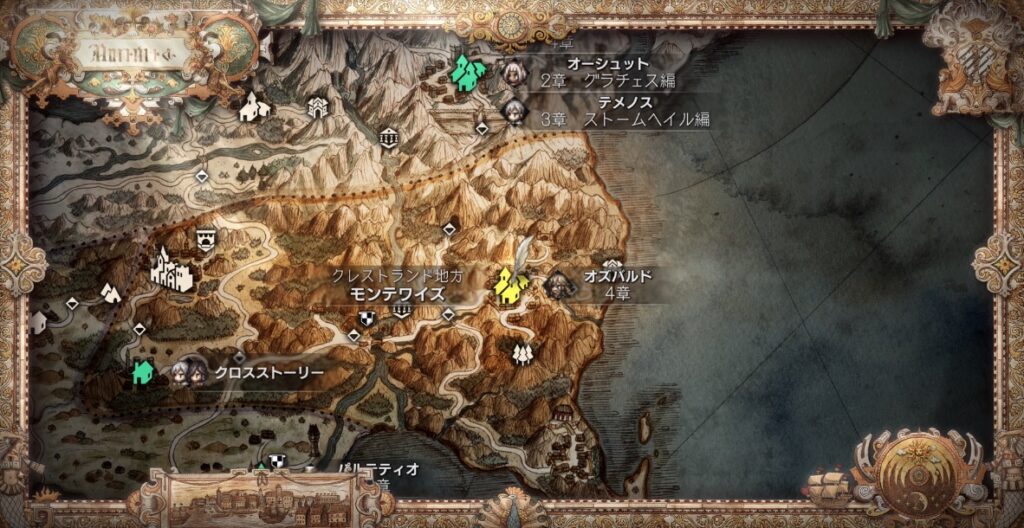
Task: Click the checkered shield marker below モンテワイズ
Action: [x=367, y=318]
